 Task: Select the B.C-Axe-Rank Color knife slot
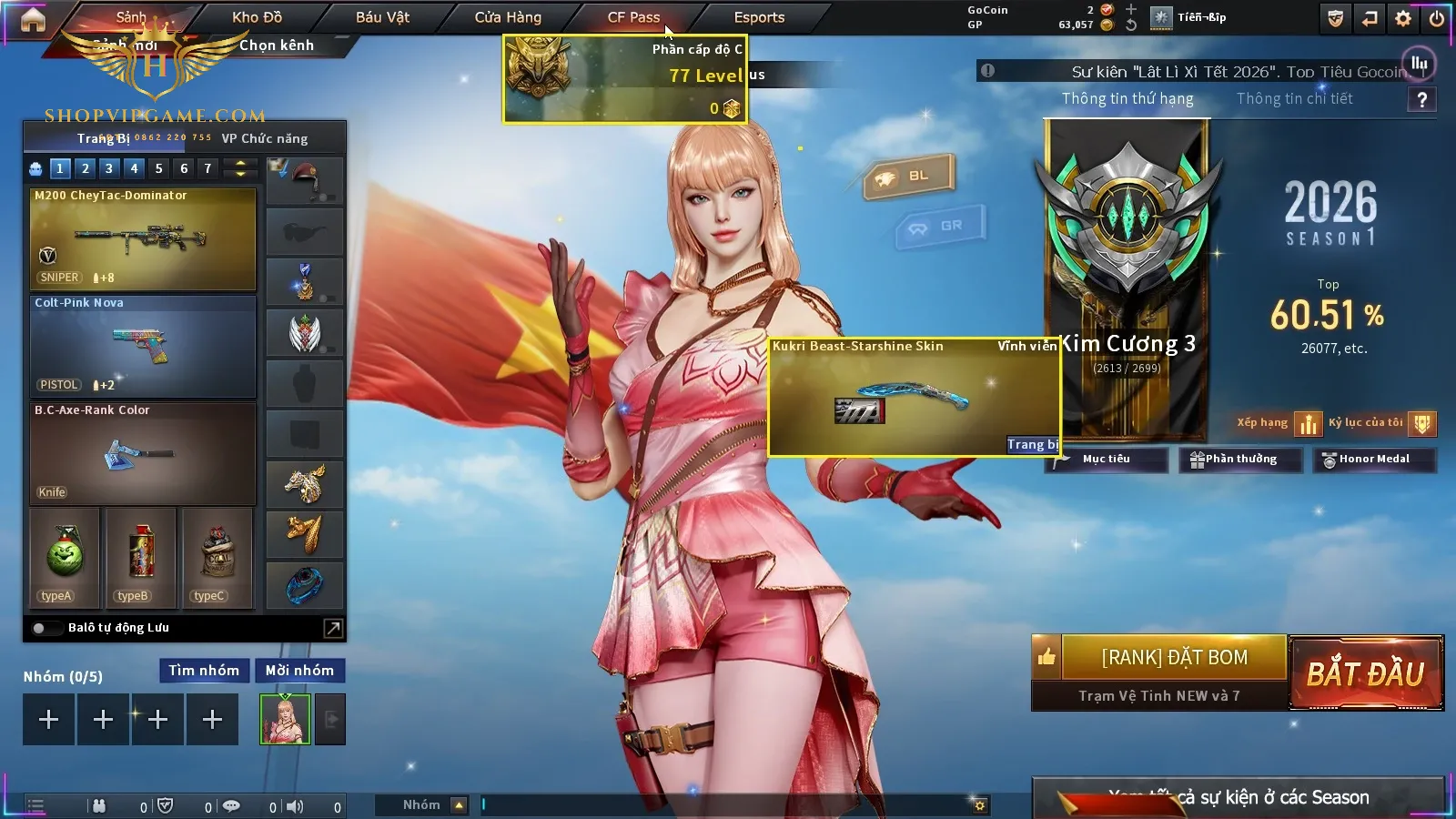pos(143,453)
